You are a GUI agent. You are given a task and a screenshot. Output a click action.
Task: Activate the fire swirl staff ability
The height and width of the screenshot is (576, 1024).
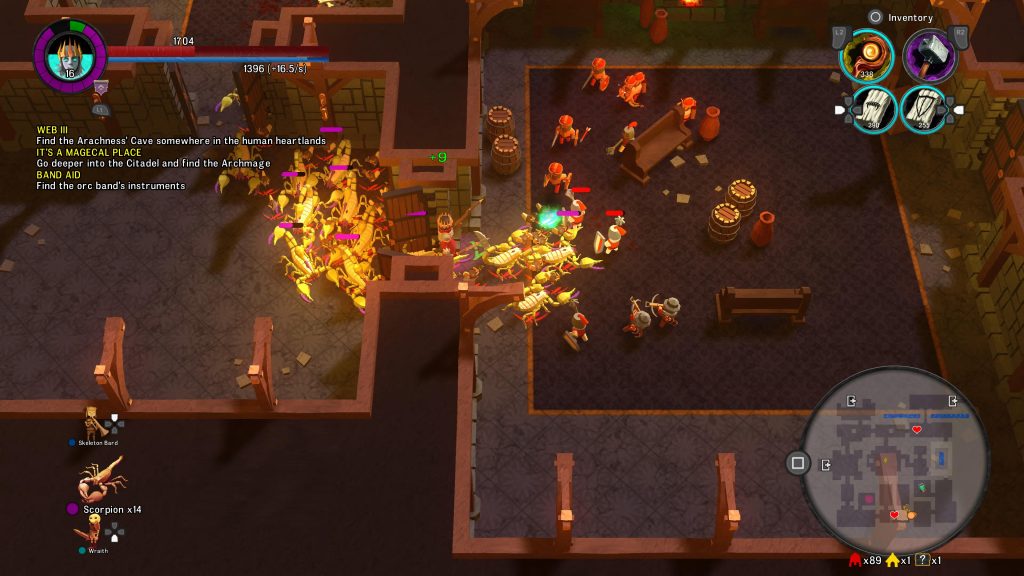pyautogui.click(x=866, y=54)
